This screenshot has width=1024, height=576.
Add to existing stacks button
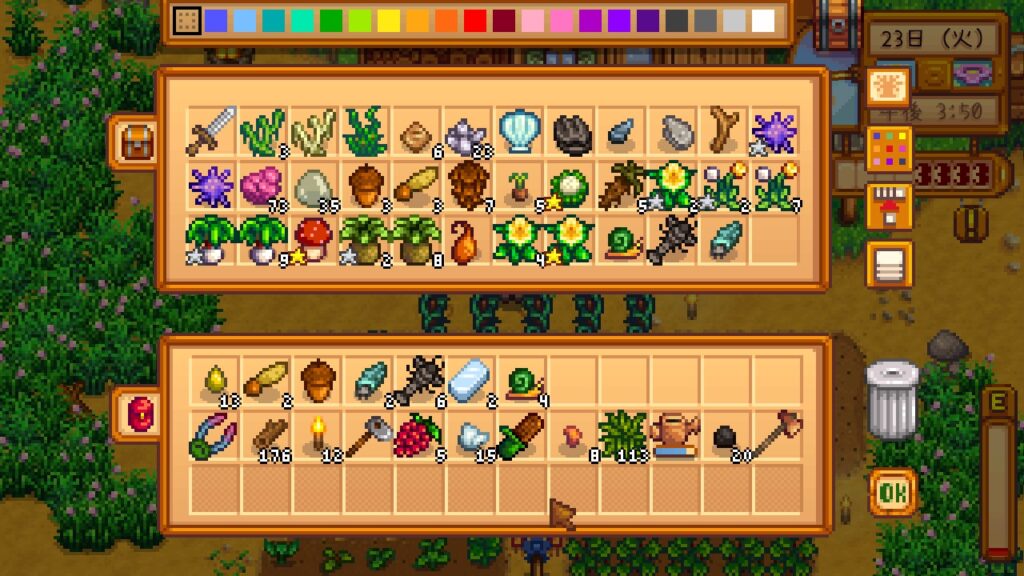pyautogui.click(x=889, y=206)
